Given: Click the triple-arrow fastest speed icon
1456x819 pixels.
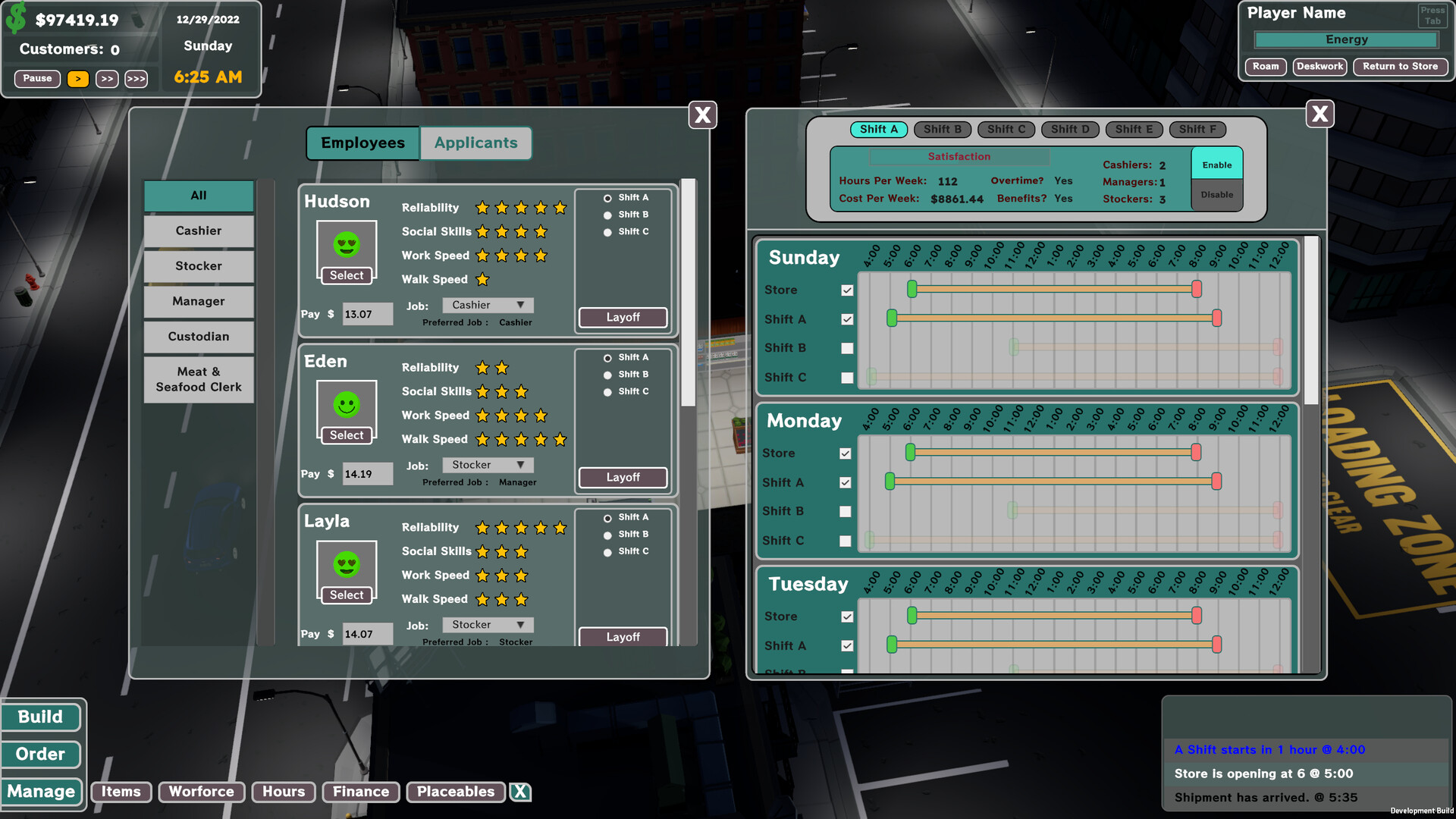Looking at the screenshot, I should [x=136, y=79].
